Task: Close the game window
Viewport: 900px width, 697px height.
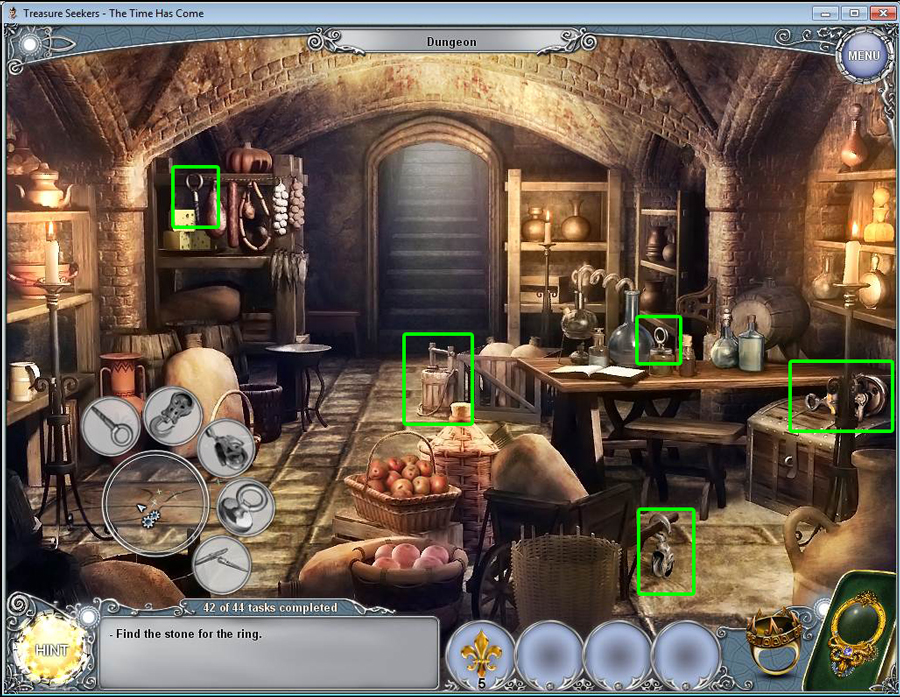Action: (x=880, y=13)
